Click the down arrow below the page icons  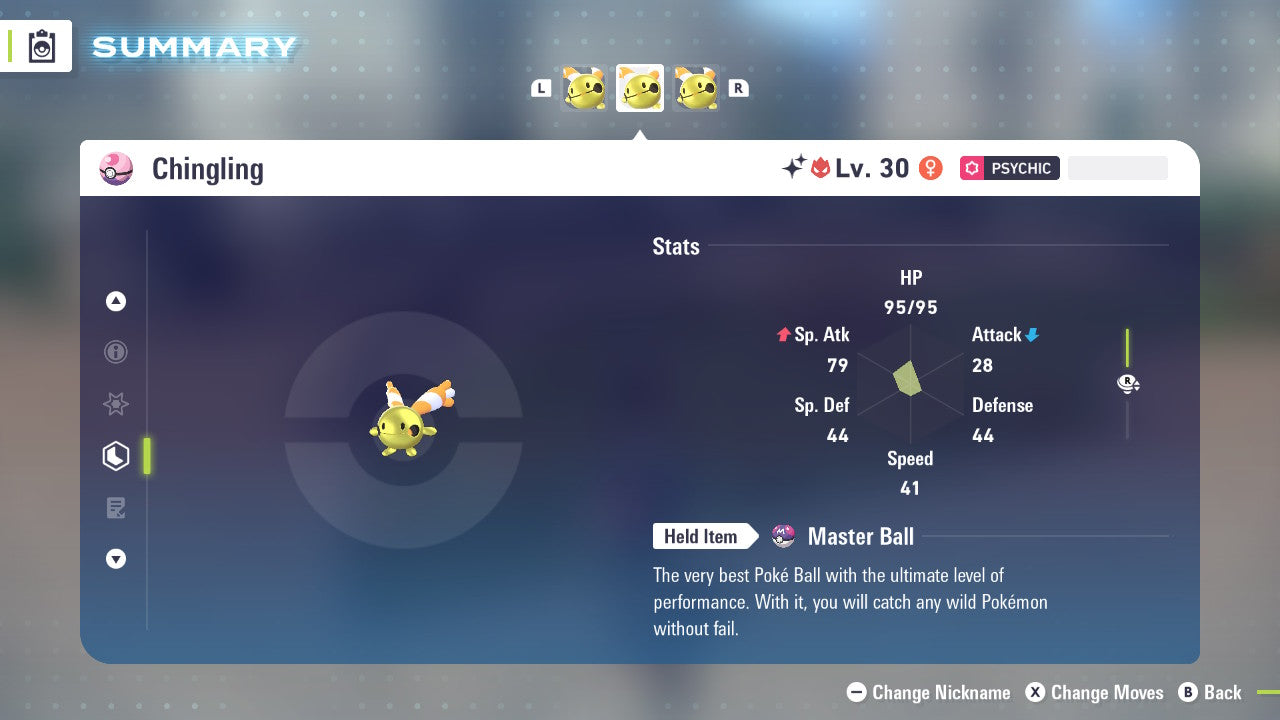pyautogui.click(x=116, y=559)
